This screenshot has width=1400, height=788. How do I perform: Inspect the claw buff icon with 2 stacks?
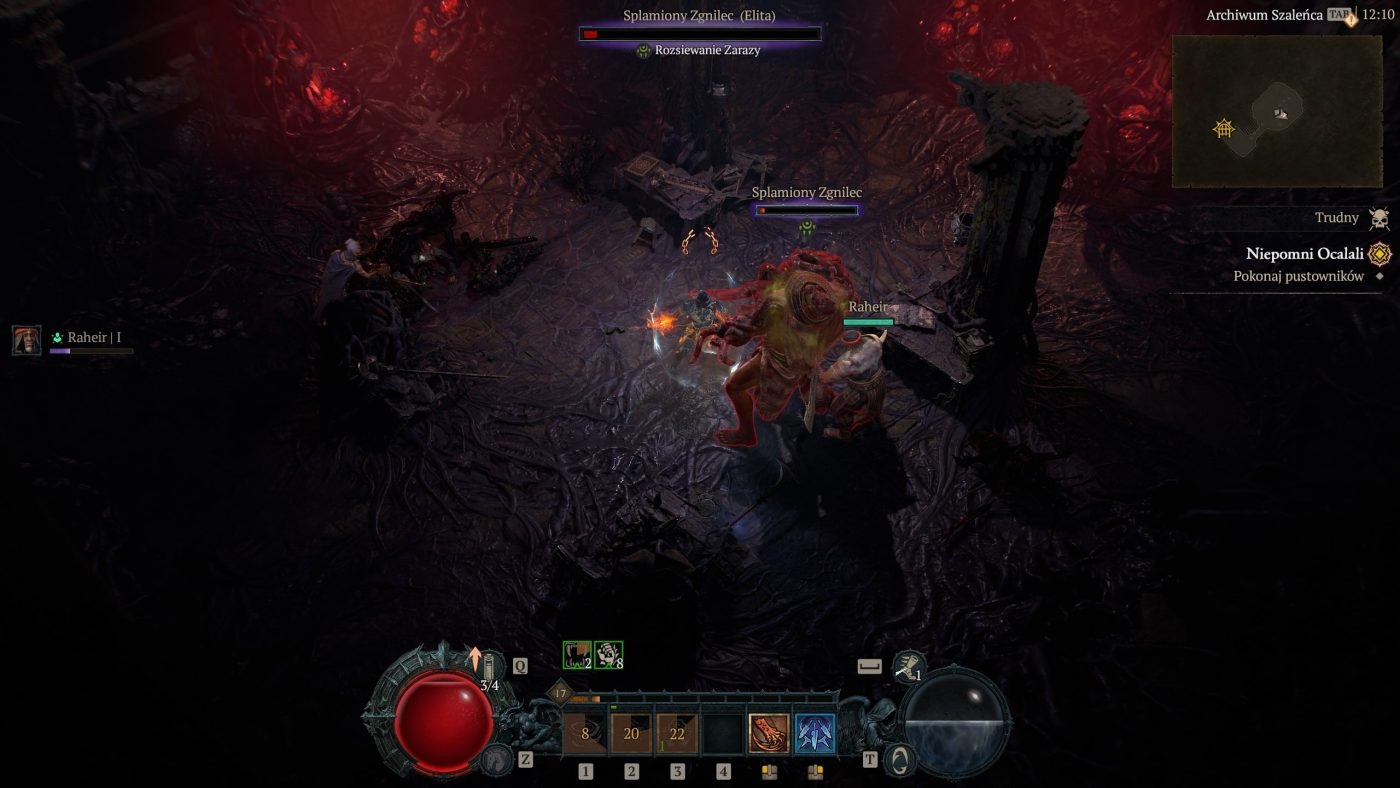[577, 655]
